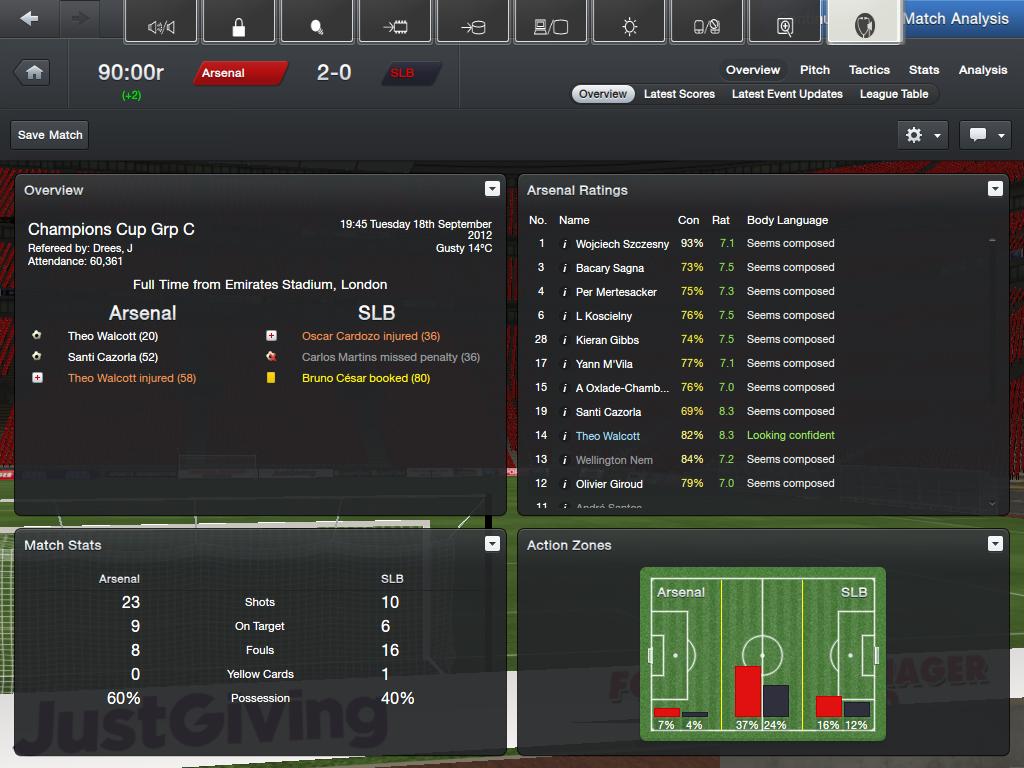
Task: Open the Match Stats panel dropdown
Action: point(492,544)
